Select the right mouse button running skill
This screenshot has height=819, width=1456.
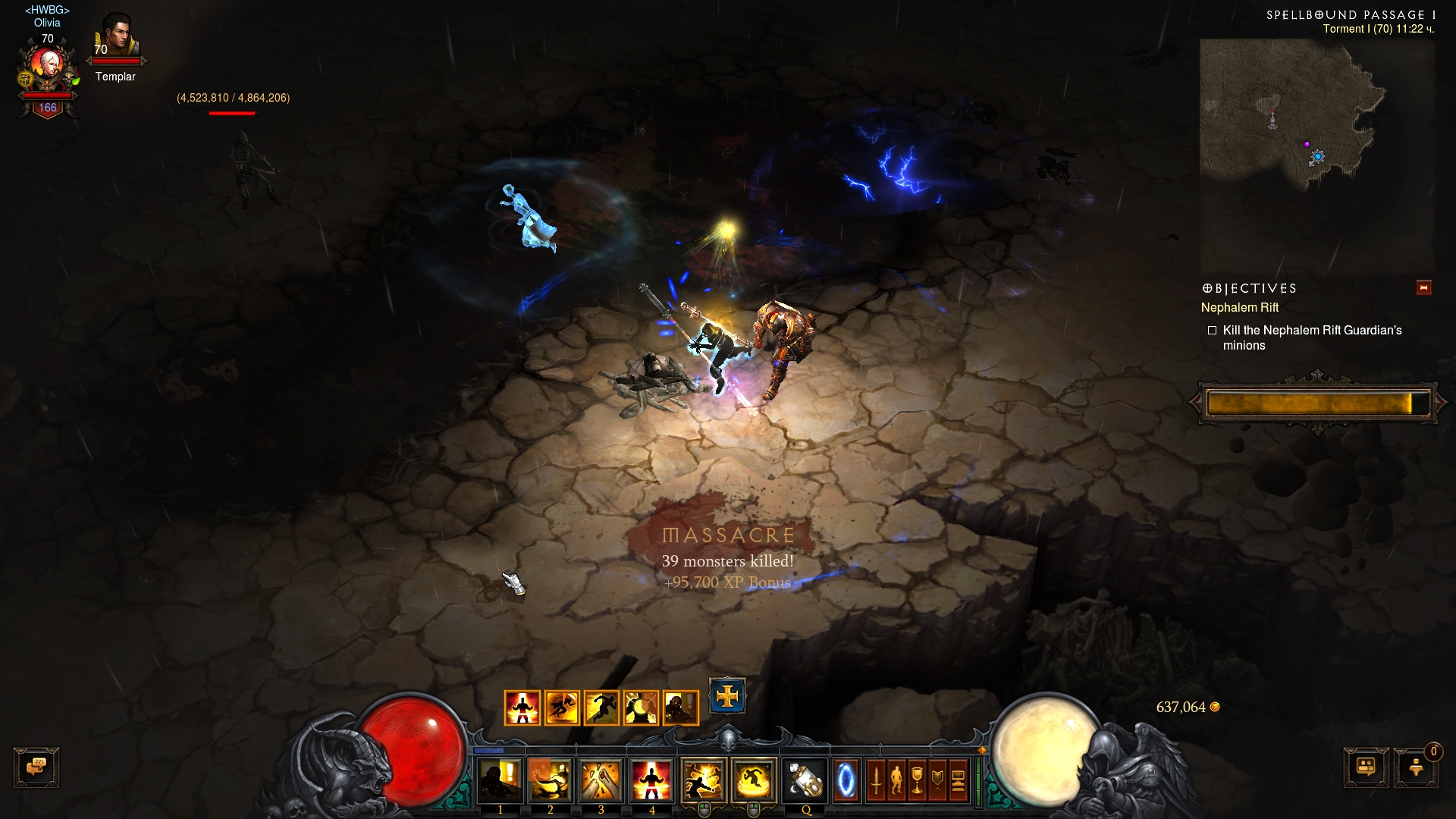(x=754, y=780)
